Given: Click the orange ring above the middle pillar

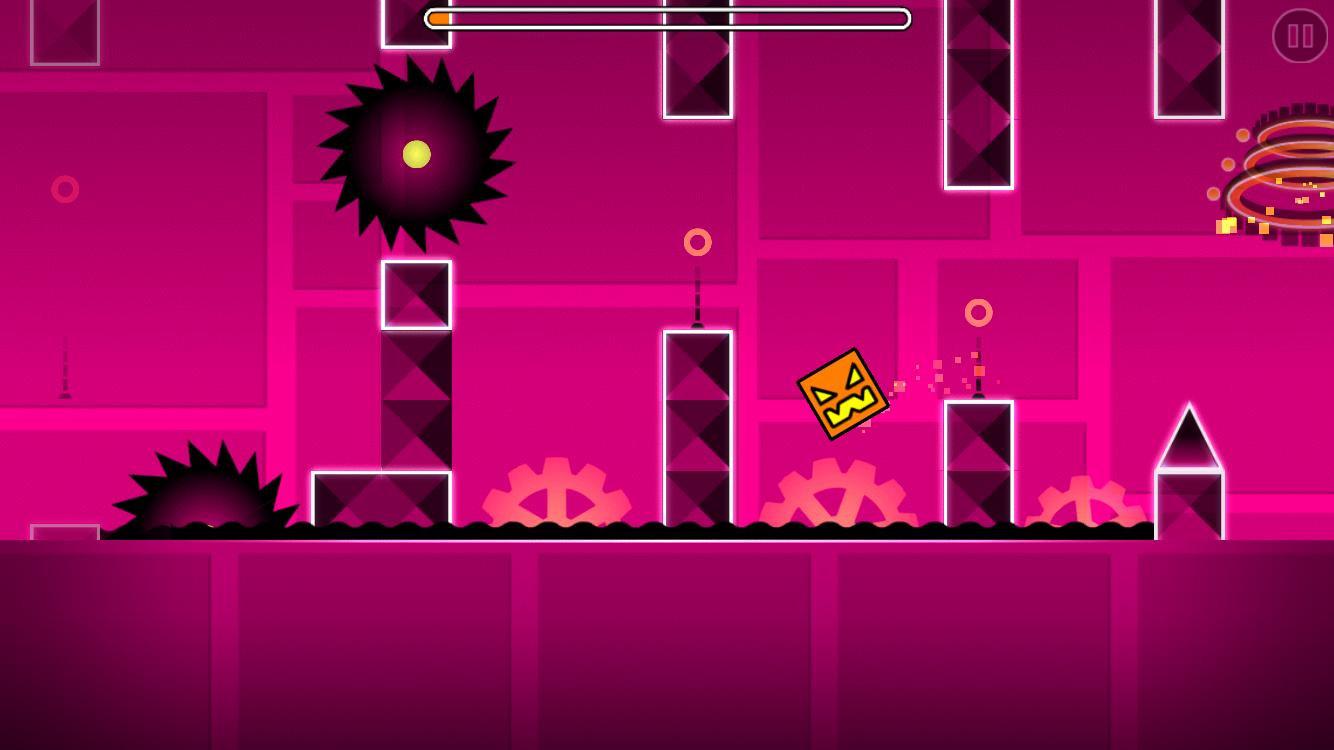Looking at the screenshot, I should (697, 241).
